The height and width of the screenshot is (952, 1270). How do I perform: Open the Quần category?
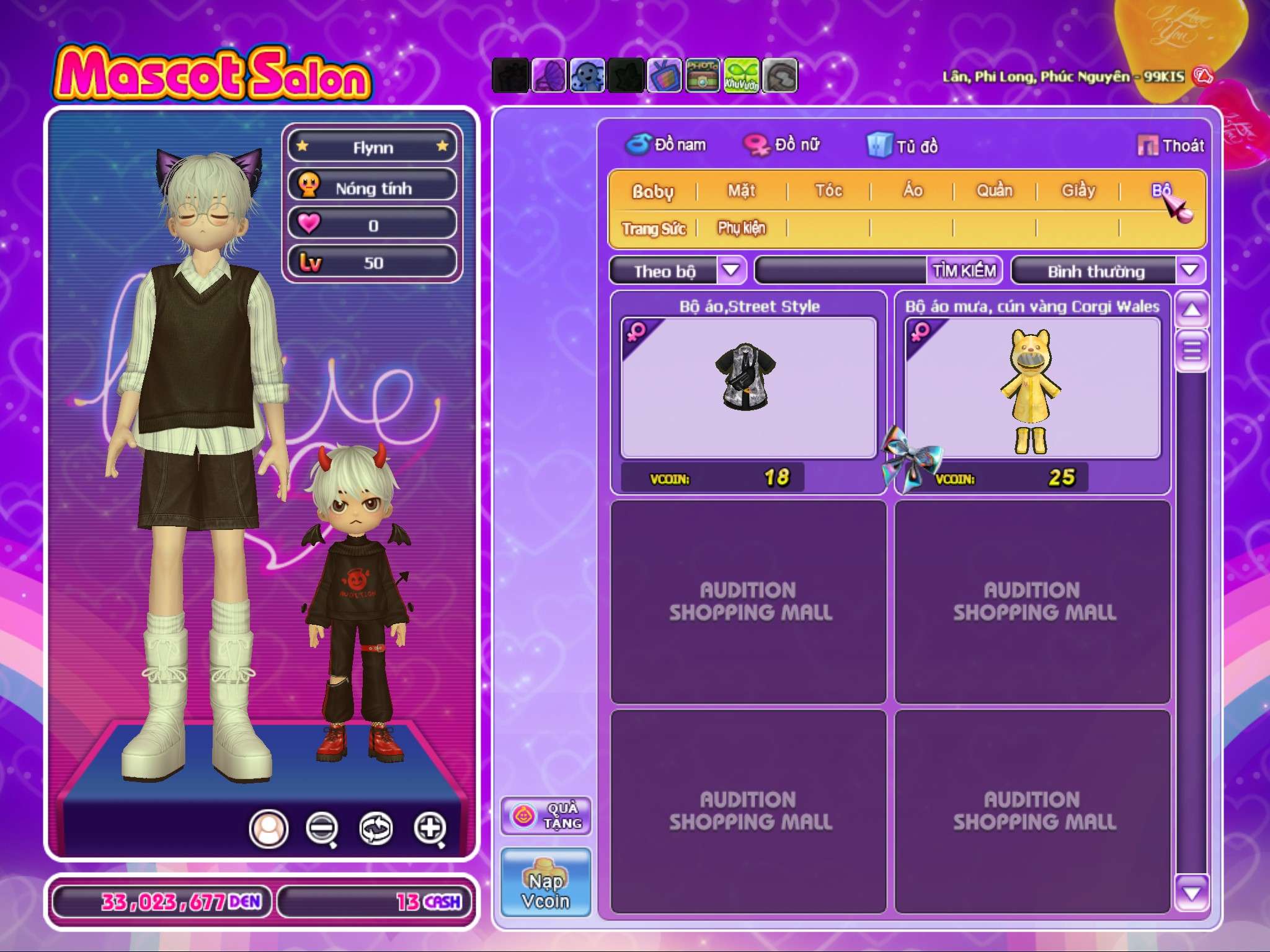994,190
